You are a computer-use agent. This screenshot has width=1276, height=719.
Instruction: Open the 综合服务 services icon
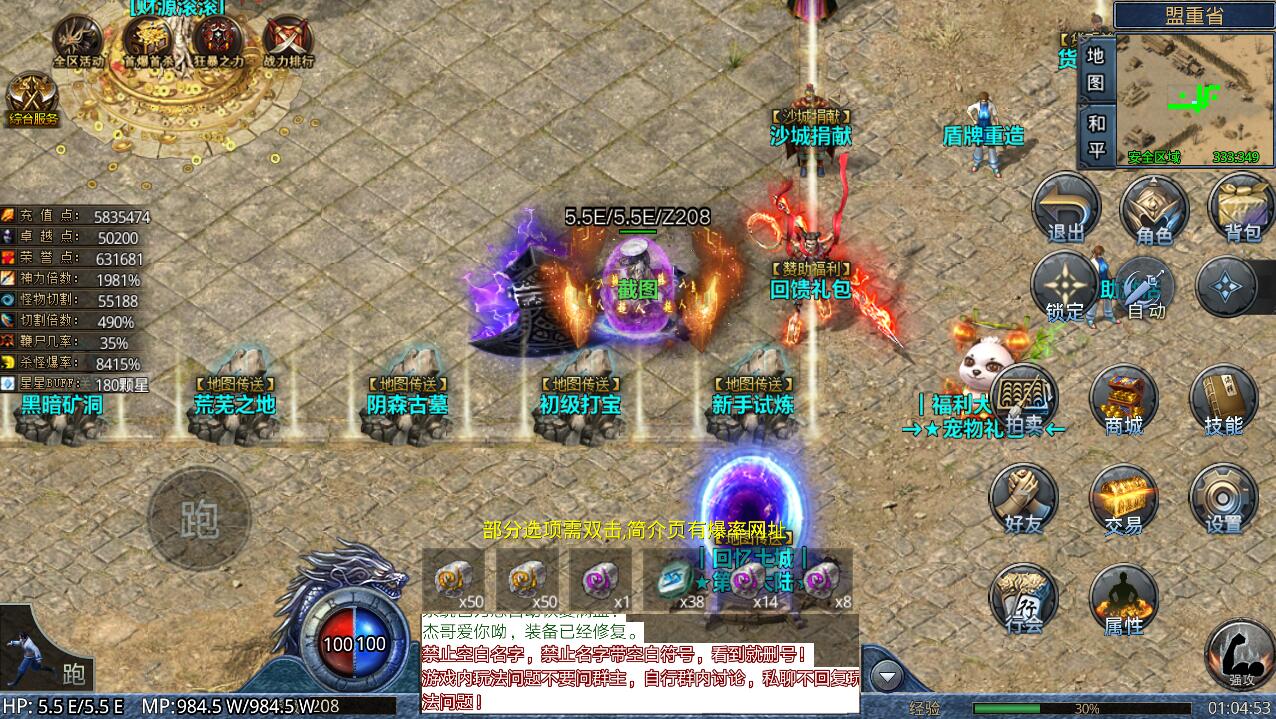pos(33,98)
